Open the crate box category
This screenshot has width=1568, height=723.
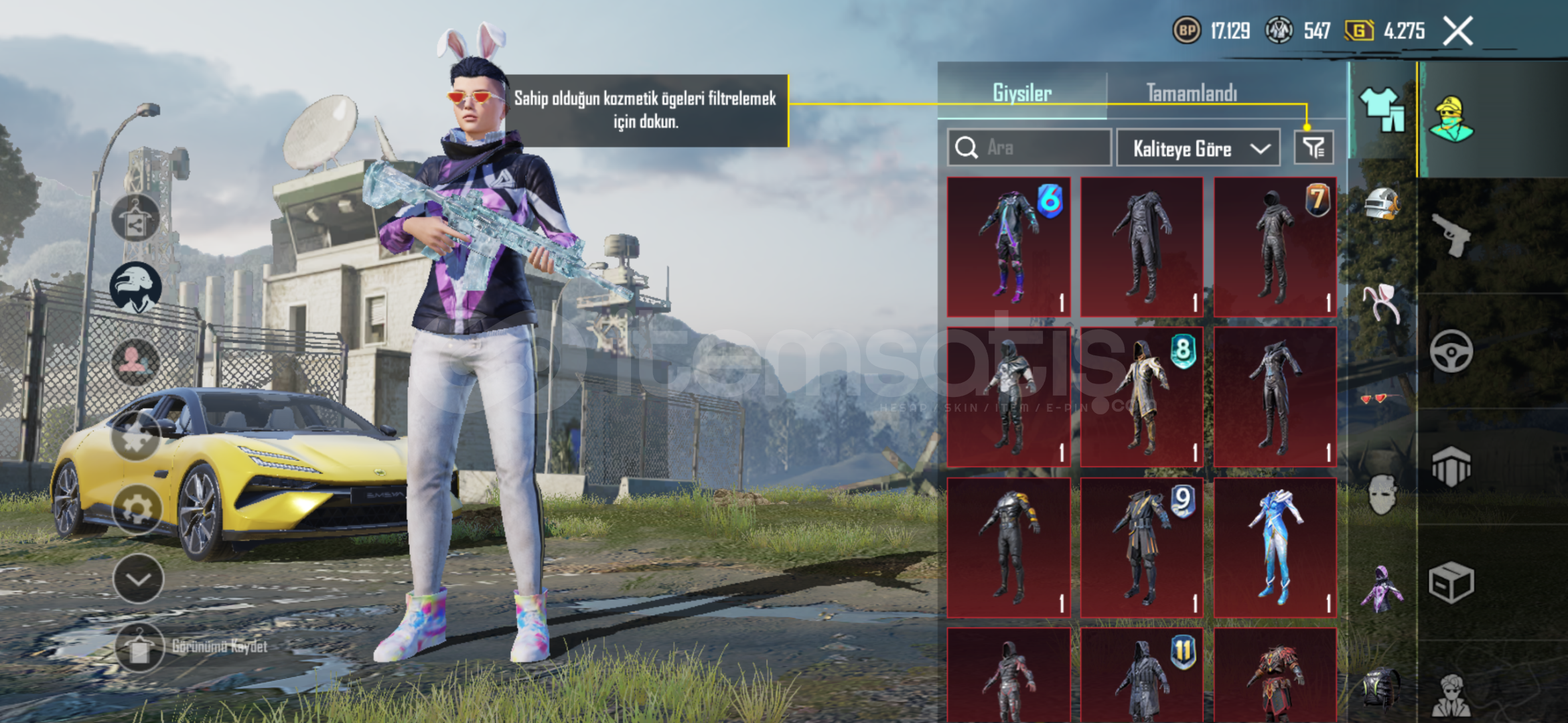tap(1451, 583)
